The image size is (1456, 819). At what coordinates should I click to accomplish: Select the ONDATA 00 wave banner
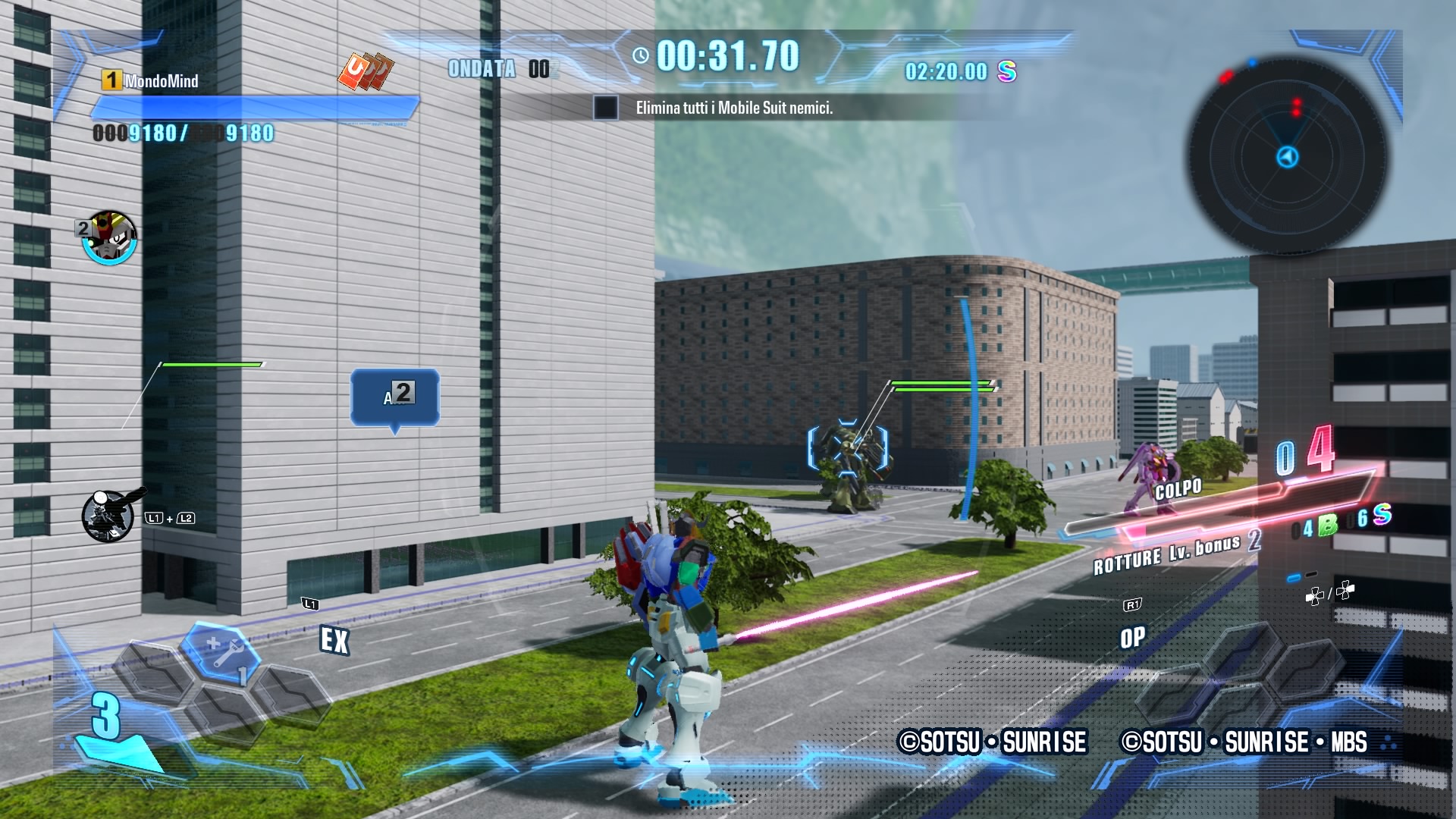tap(500, 70)
